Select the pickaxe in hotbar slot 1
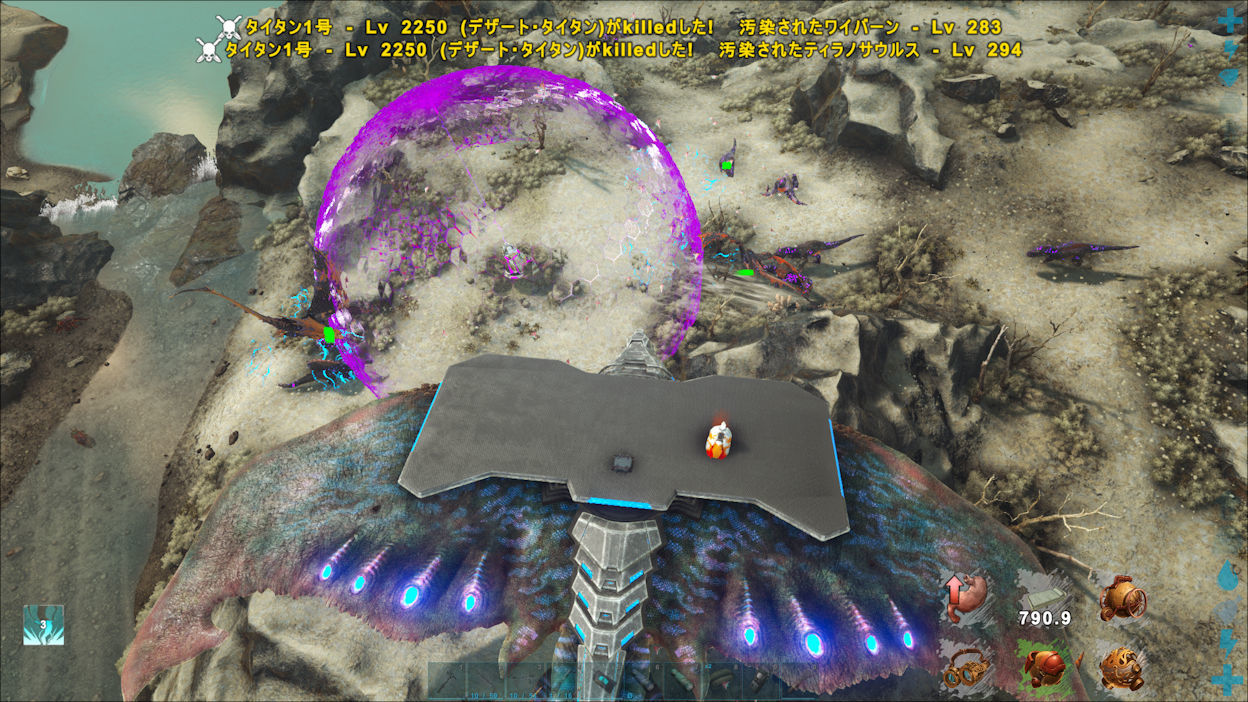Viewport: 1248px width, 702px height. [x=447, y=681]
